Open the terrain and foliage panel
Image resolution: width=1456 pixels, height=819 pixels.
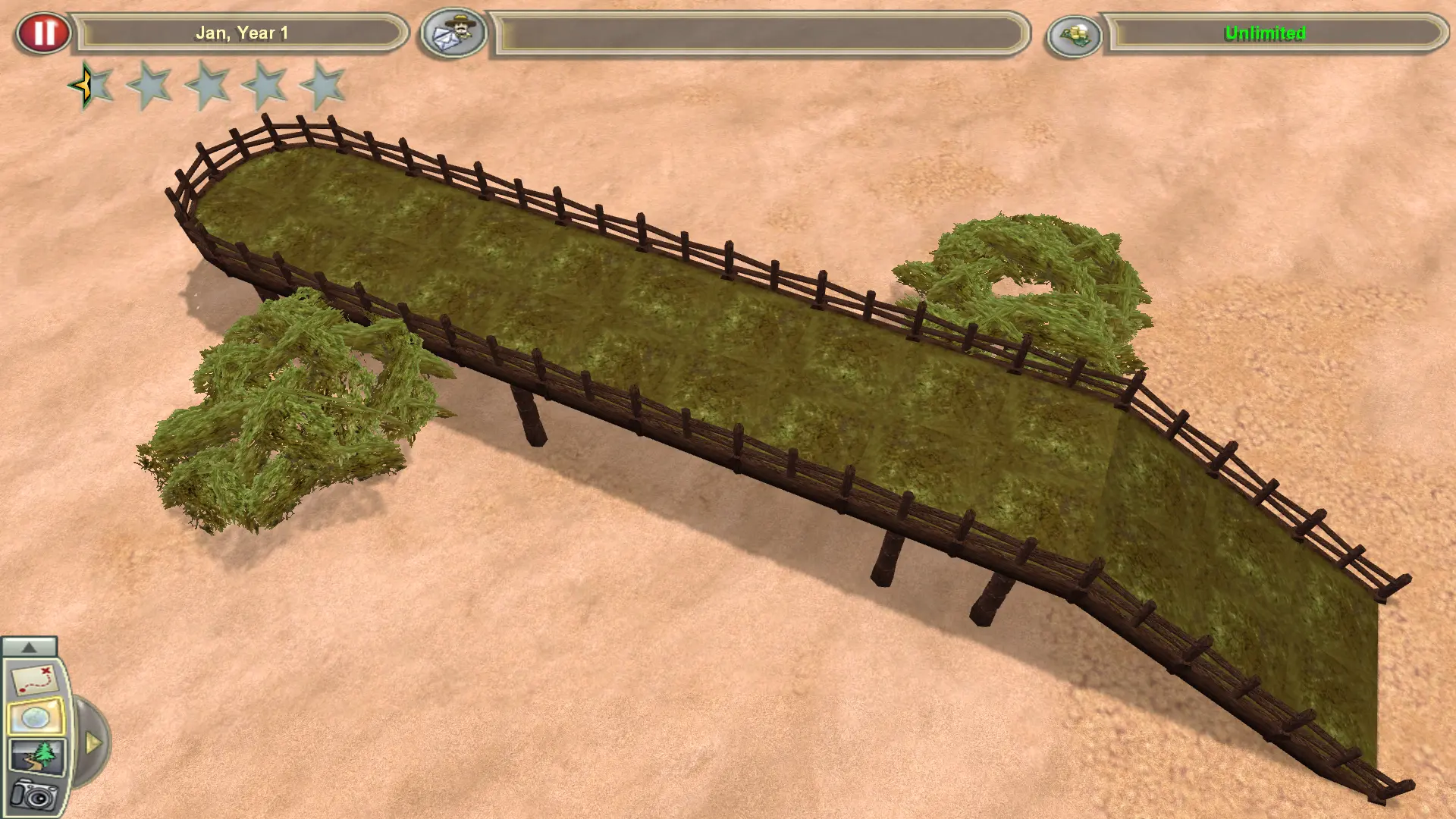(x=38, y=756)
